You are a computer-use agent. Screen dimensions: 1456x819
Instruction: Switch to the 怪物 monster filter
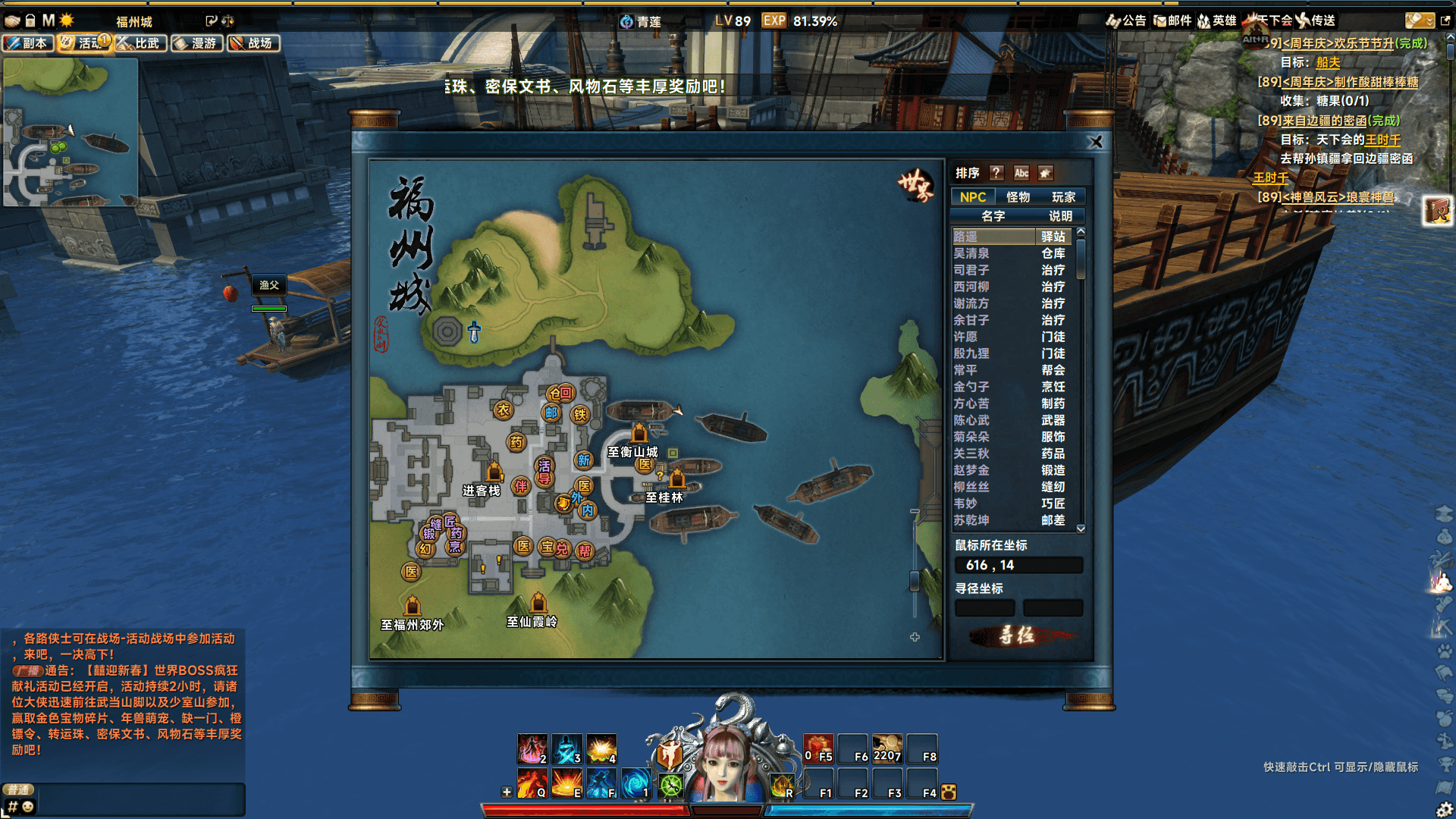coord(1019,196)
